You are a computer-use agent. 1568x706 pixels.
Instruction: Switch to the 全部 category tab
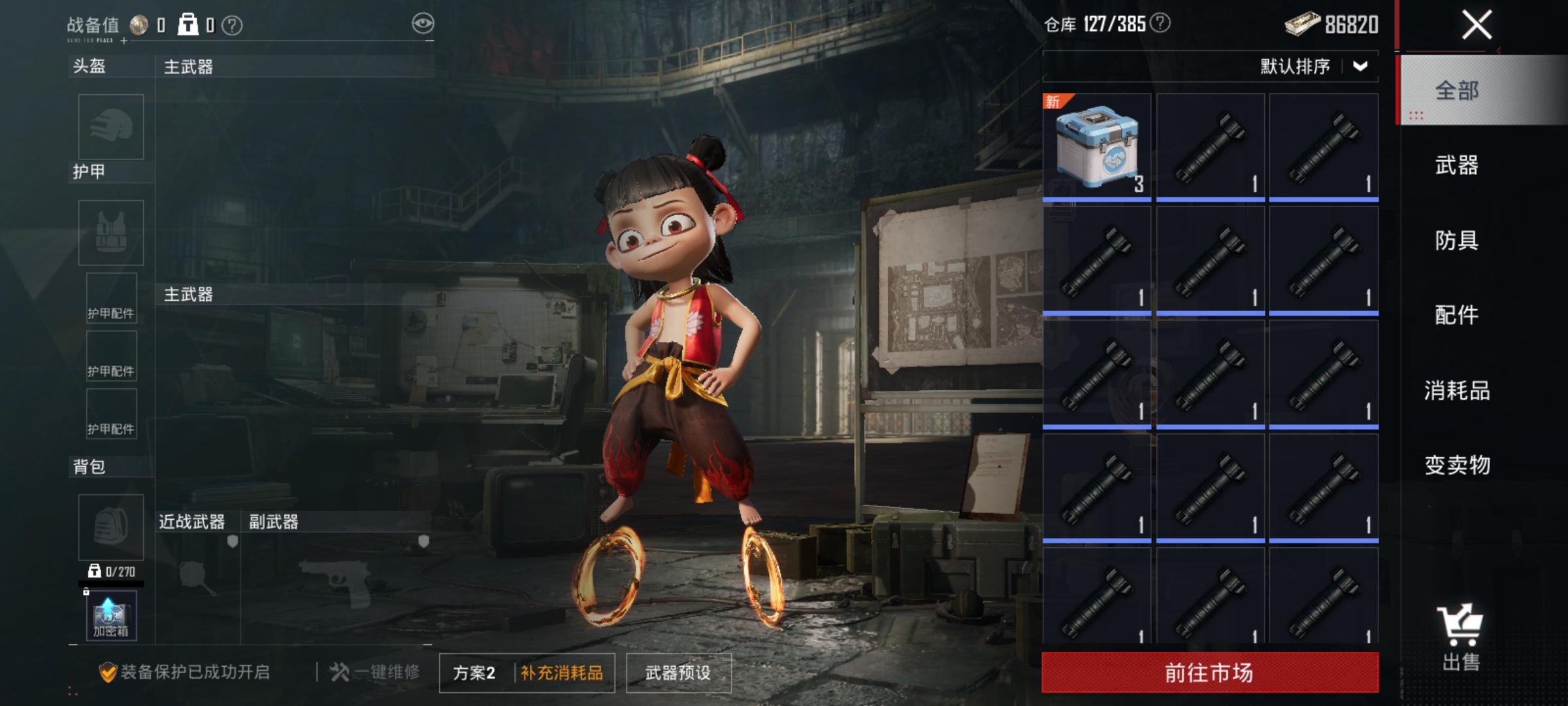coord(1457,90)
